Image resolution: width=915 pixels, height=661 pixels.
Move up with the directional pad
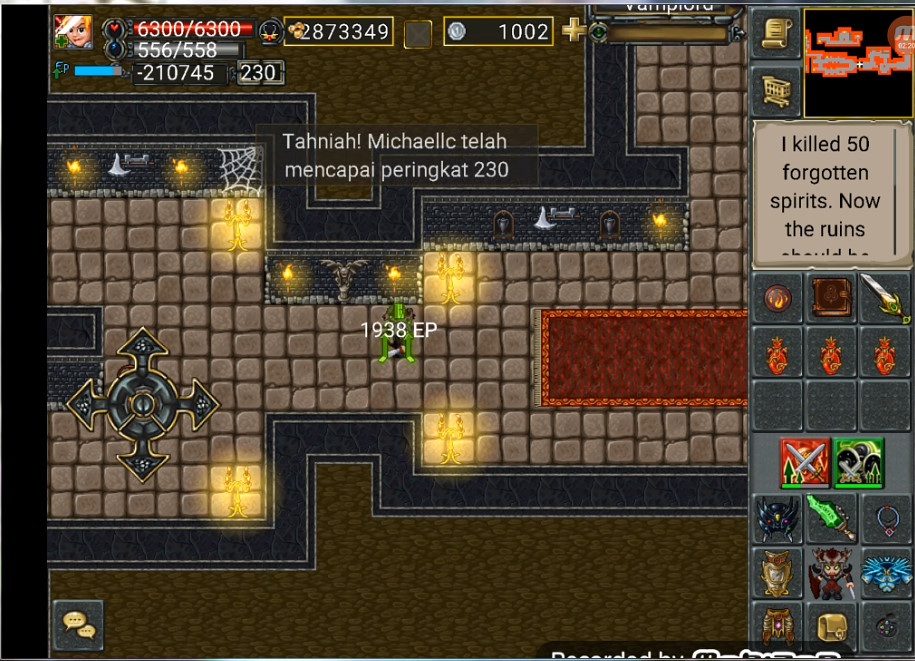click(x=142, y=352)
